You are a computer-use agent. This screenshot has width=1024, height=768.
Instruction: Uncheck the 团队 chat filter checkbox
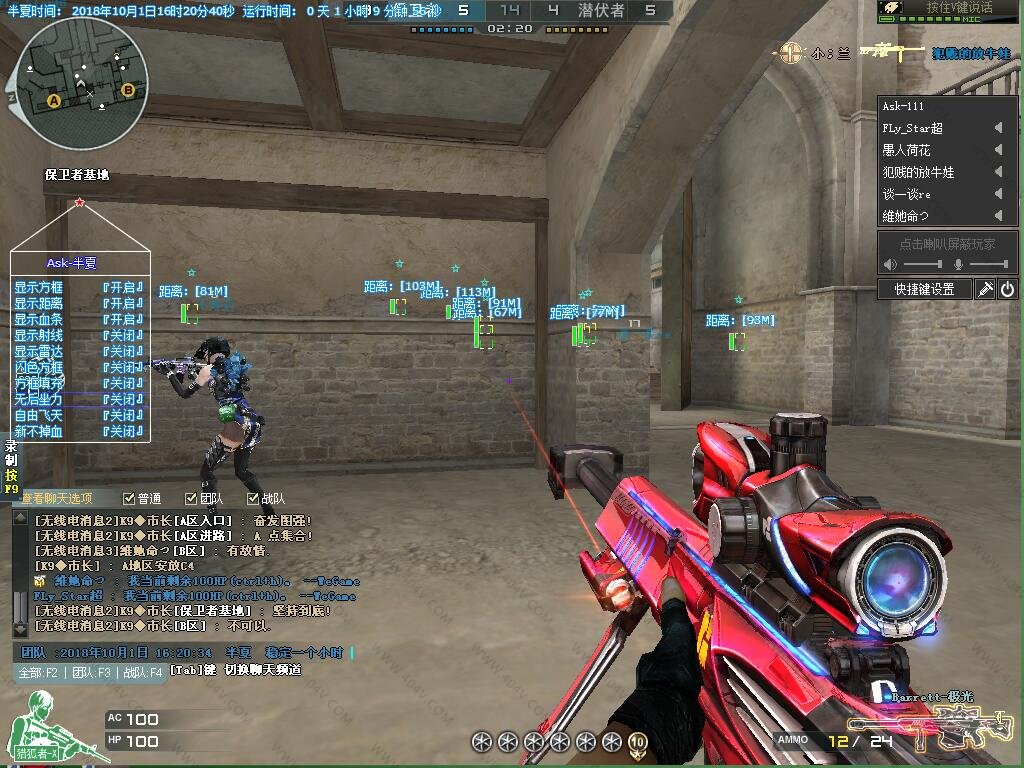coord(191,498)
